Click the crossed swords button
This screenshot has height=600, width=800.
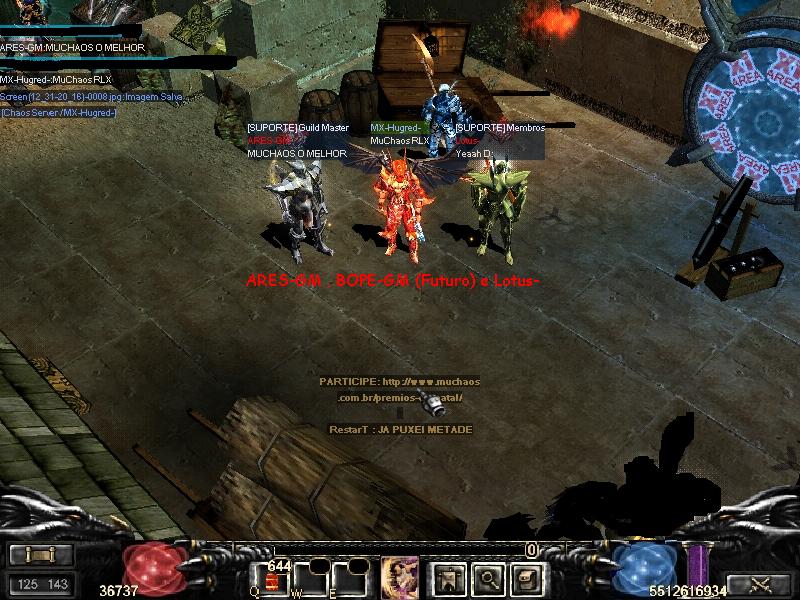[758, 584]
